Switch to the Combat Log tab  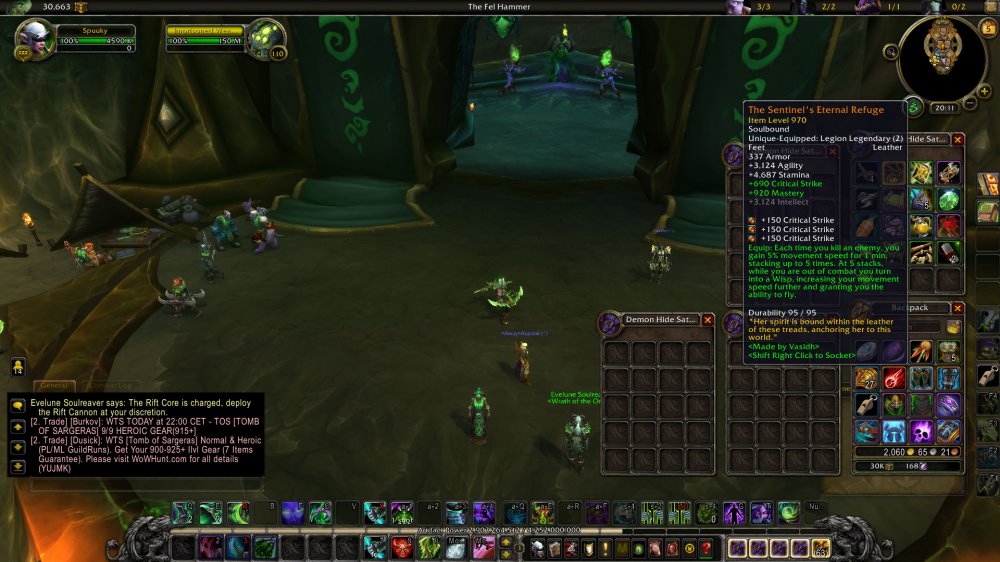tap(111, 385)
